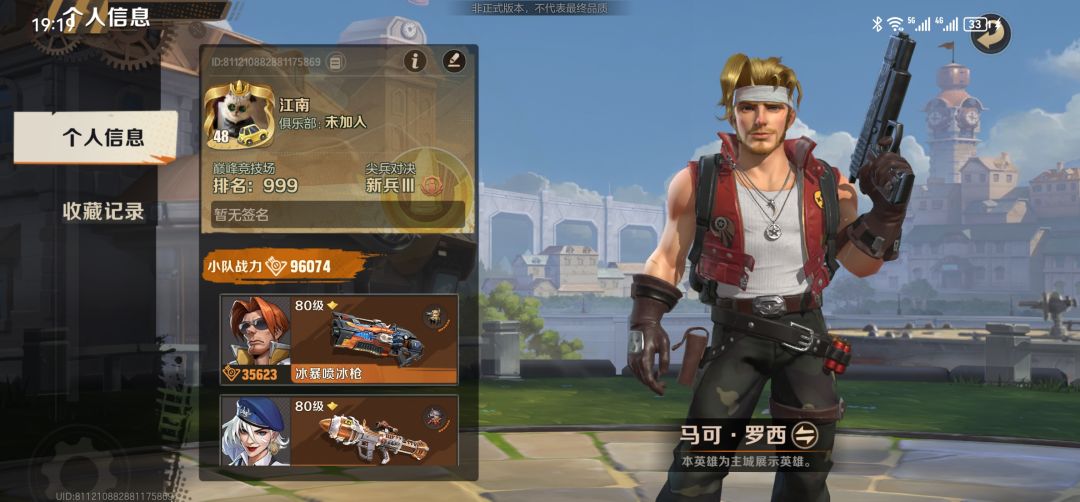Screen dimensions: 1080x502
Task: Copy the player ID with the copy icon
Action: tap(336, 62)
